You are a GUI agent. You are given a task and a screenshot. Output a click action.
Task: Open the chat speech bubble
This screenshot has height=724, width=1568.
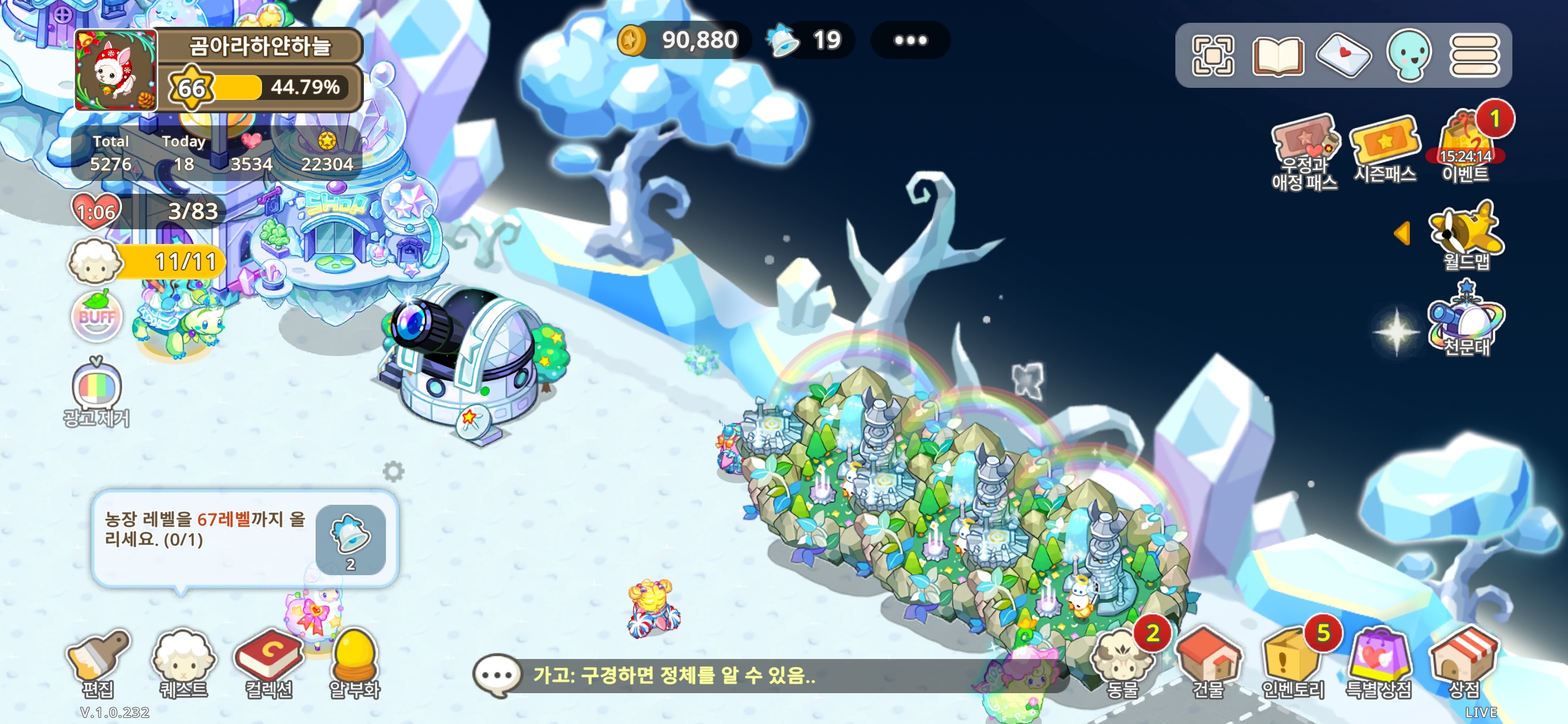tap(497, 675)
